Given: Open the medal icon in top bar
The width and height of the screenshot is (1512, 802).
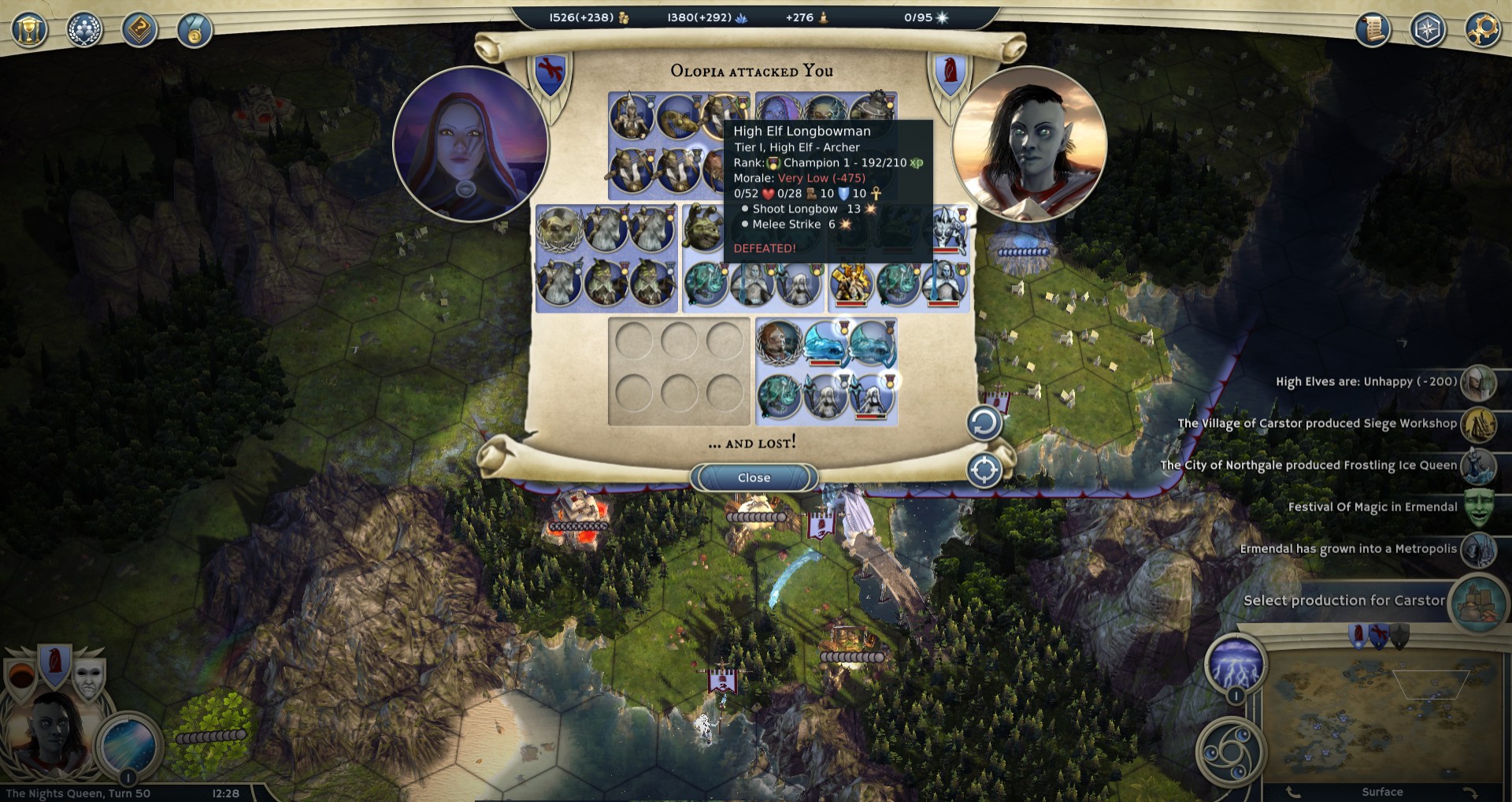Looking at the screenshot, I should 195,30.
